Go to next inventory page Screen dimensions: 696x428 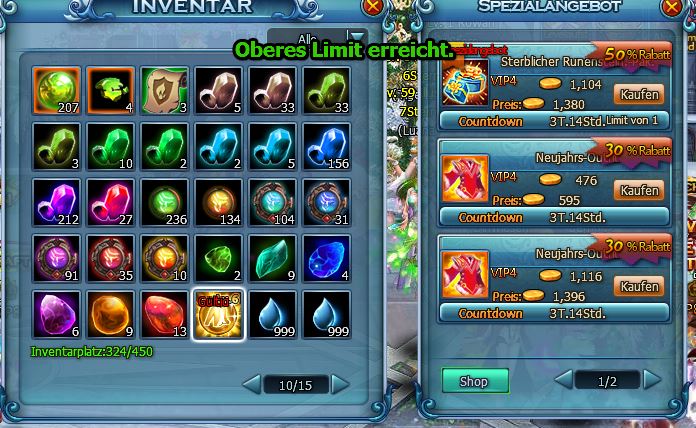coord(340,384)
